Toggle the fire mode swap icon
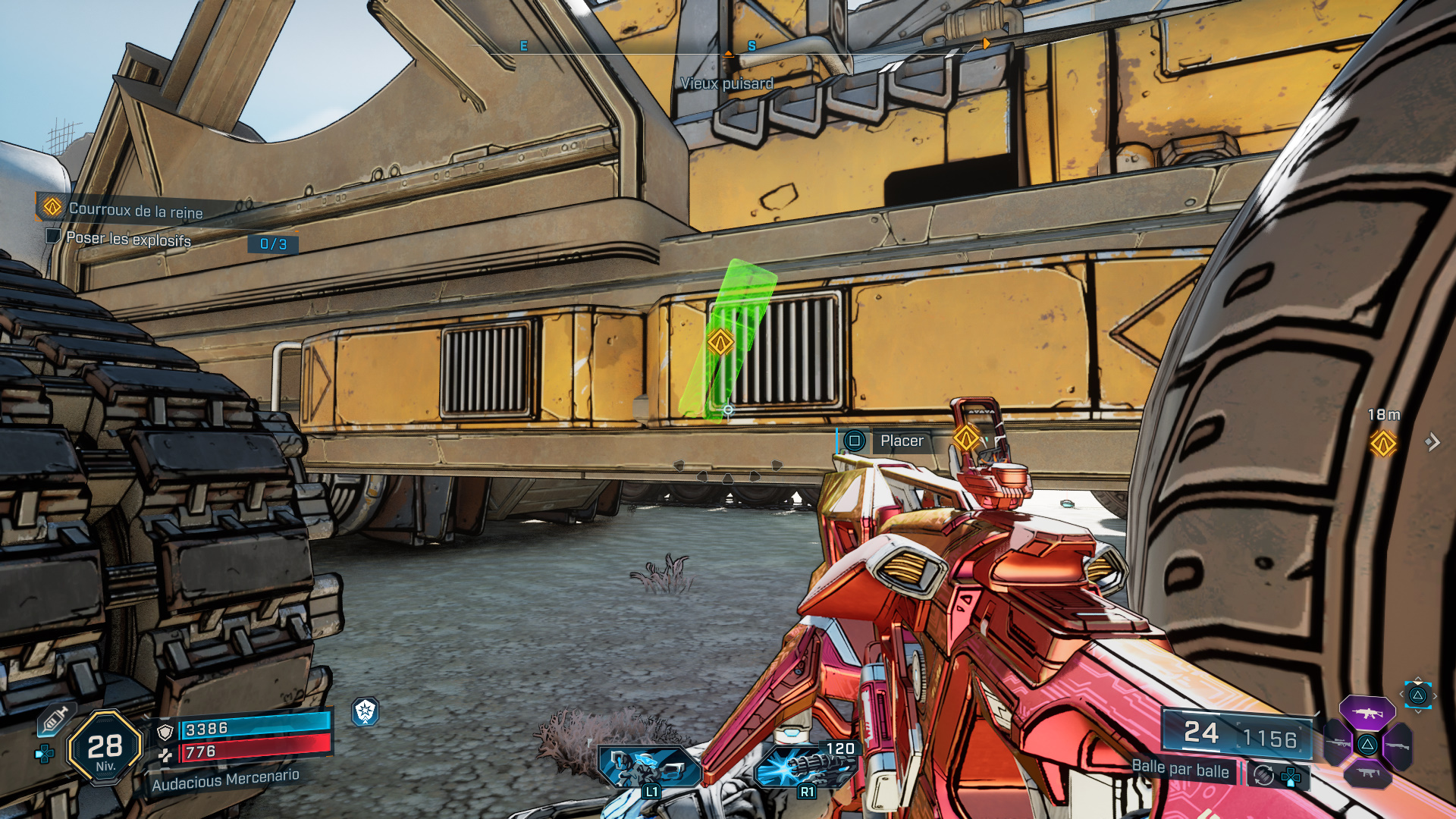The width and height of the screenshot is (1456, 819). (1263, 775)
